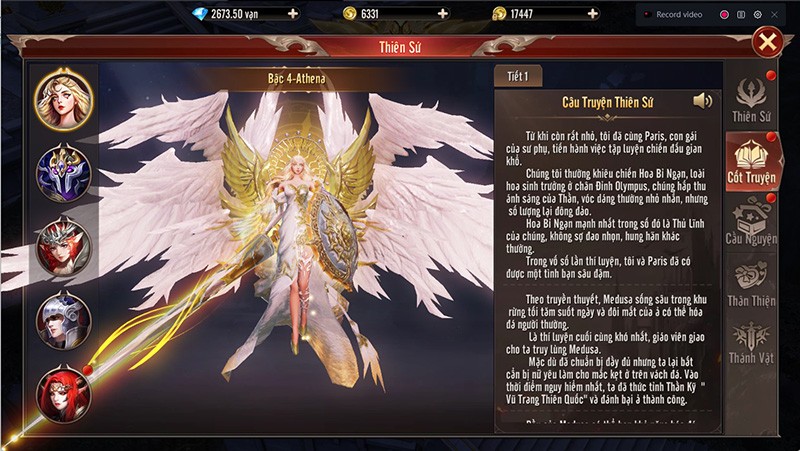Choose the blonde Athena angel portrait

(64, 95)
